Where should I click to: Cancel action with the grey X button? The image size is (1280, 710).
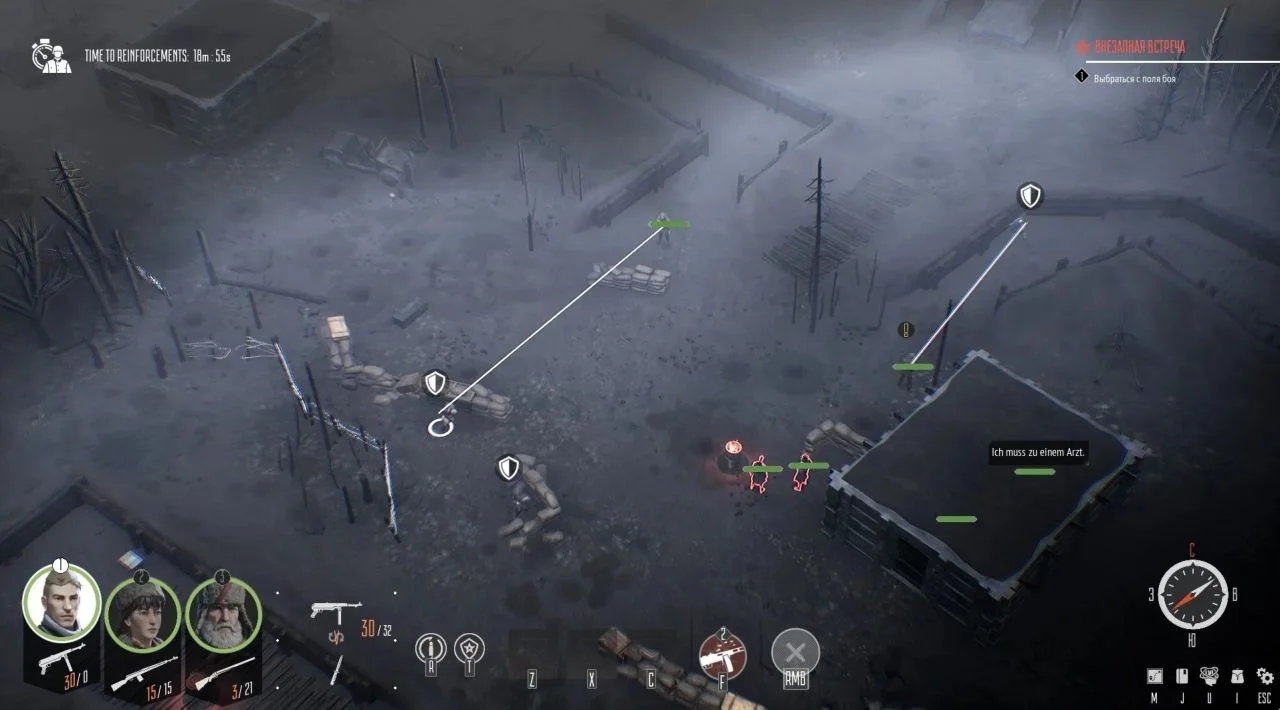coord(795,653)
